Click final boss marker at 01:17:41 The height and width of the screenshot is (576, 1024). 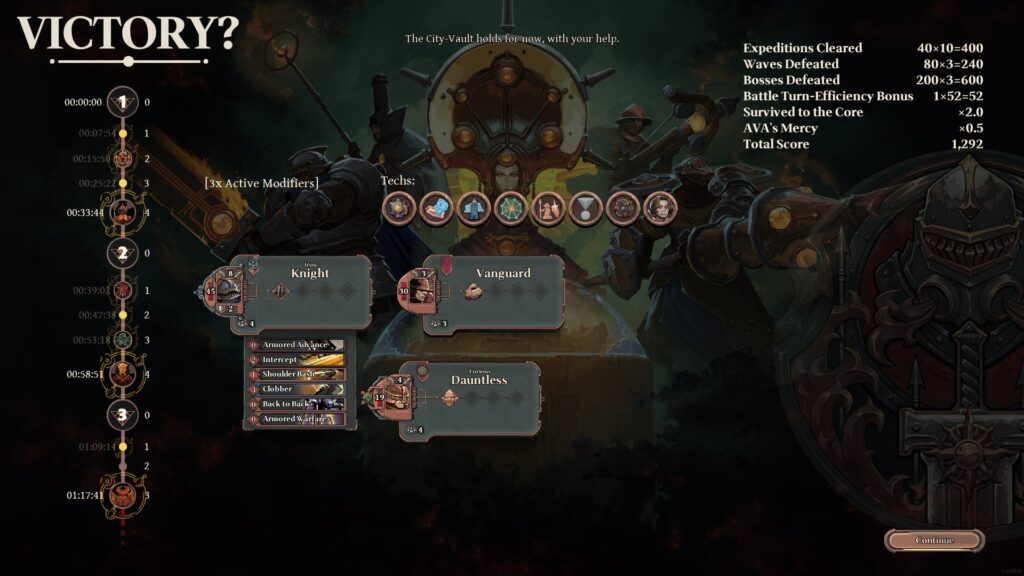point(123,495)
